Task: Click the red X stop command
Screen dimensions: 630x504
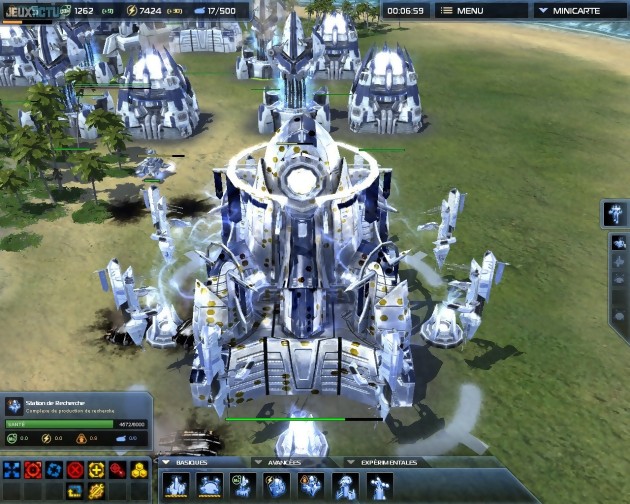Action: 75,470
